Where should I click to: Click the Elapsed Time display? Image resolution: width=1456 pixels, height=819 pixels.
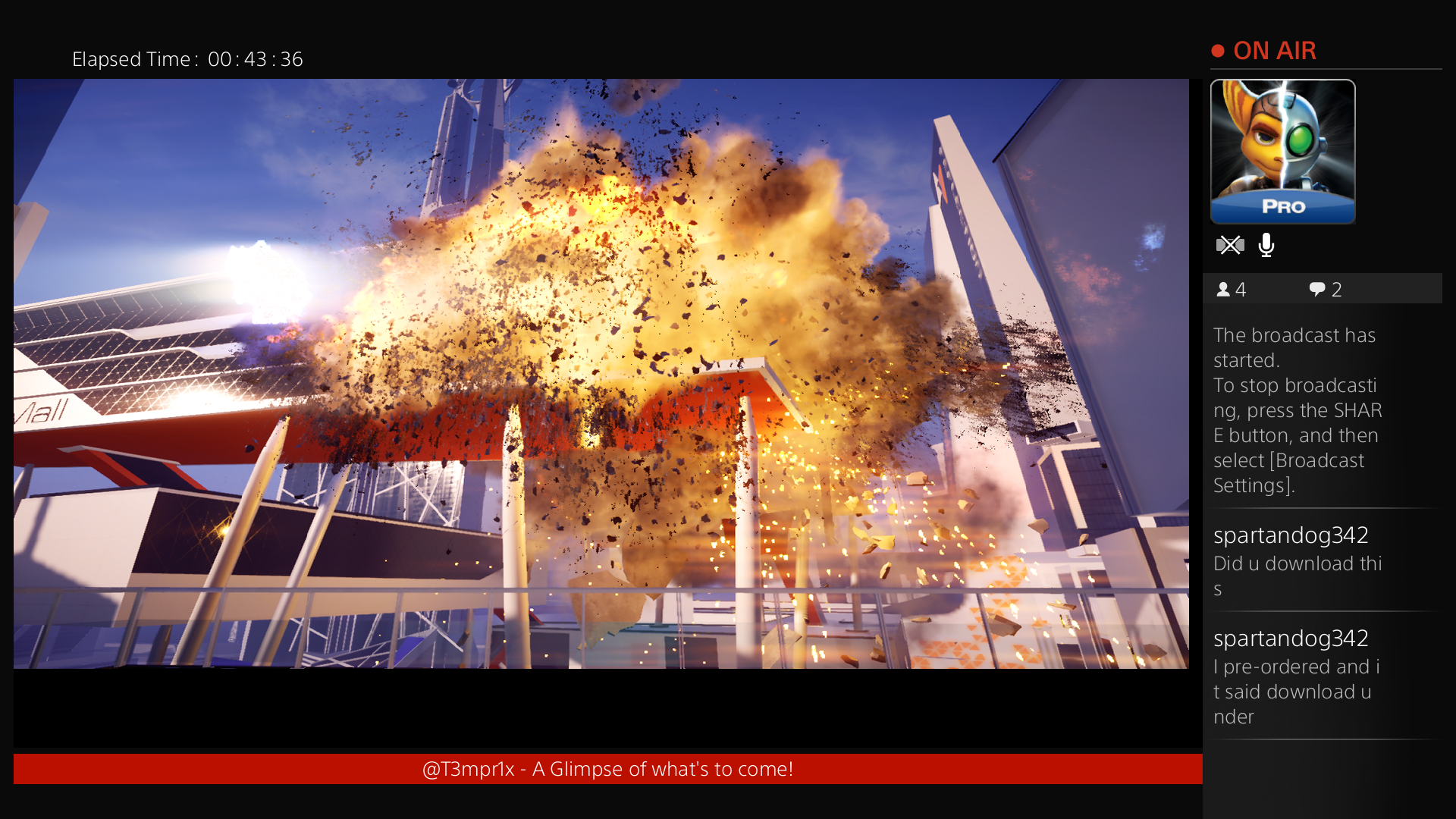click(x=188, y=59)
